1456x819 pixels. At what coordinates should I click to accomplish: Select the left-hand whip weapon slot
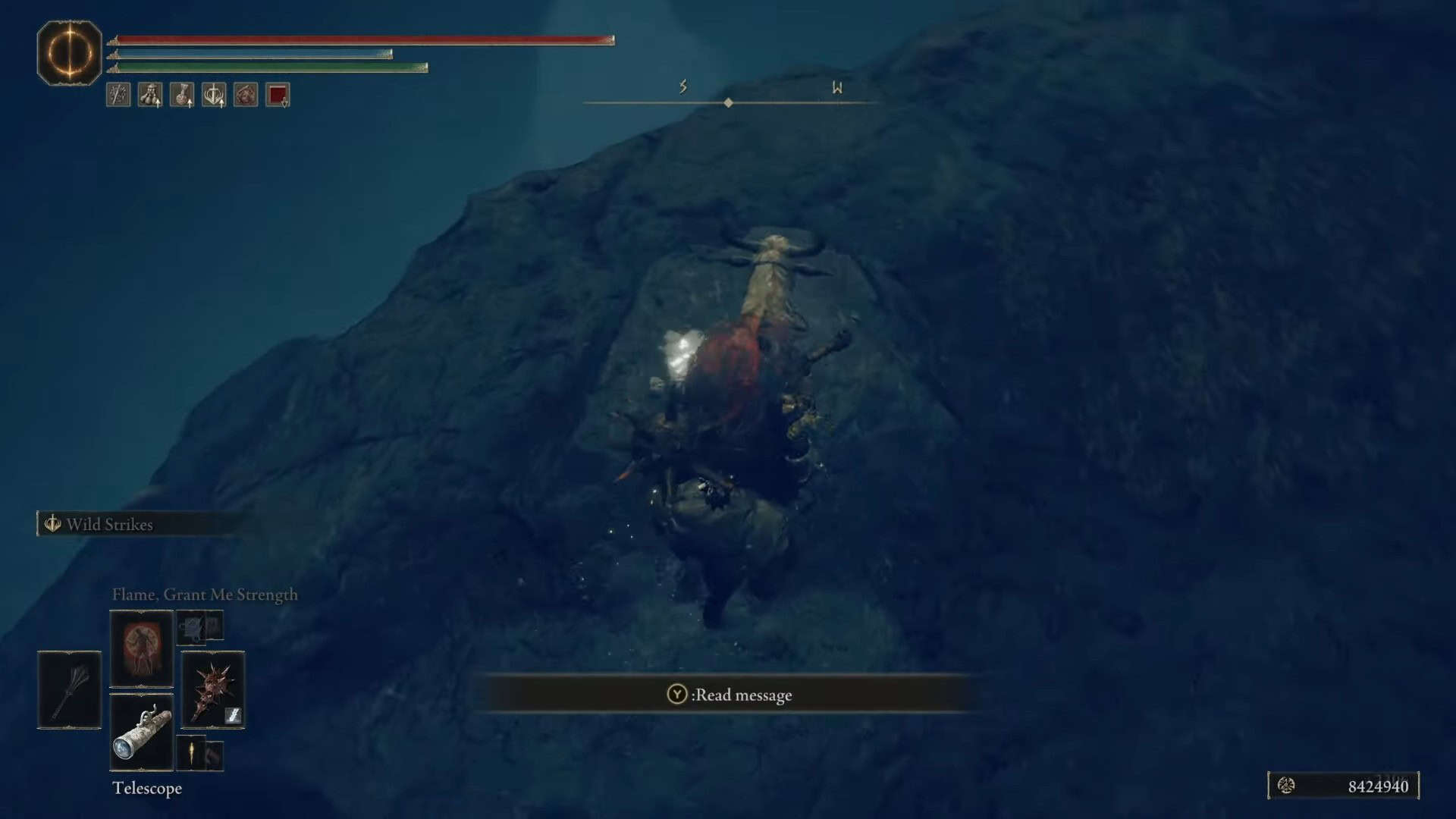[69, 690]
